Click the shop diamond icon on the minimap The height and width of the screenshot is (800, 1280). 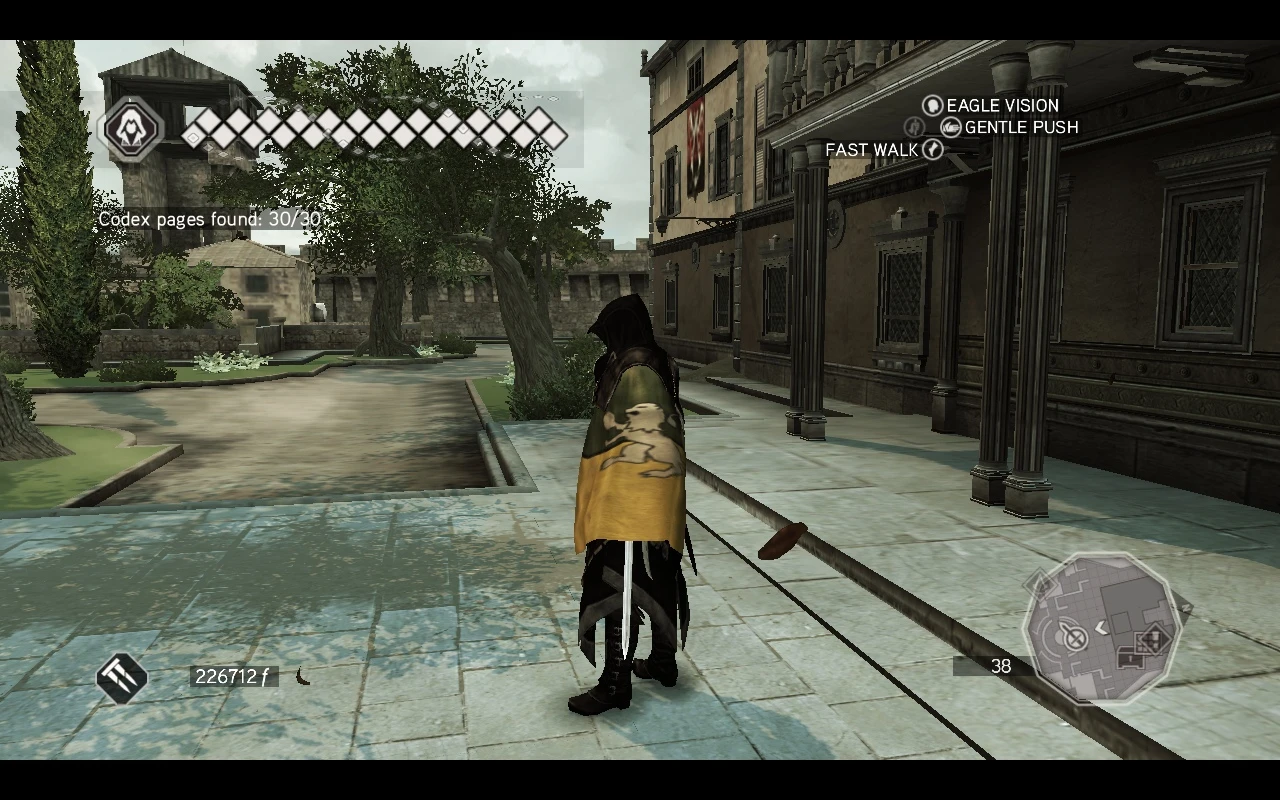(x=1155, y=639)
